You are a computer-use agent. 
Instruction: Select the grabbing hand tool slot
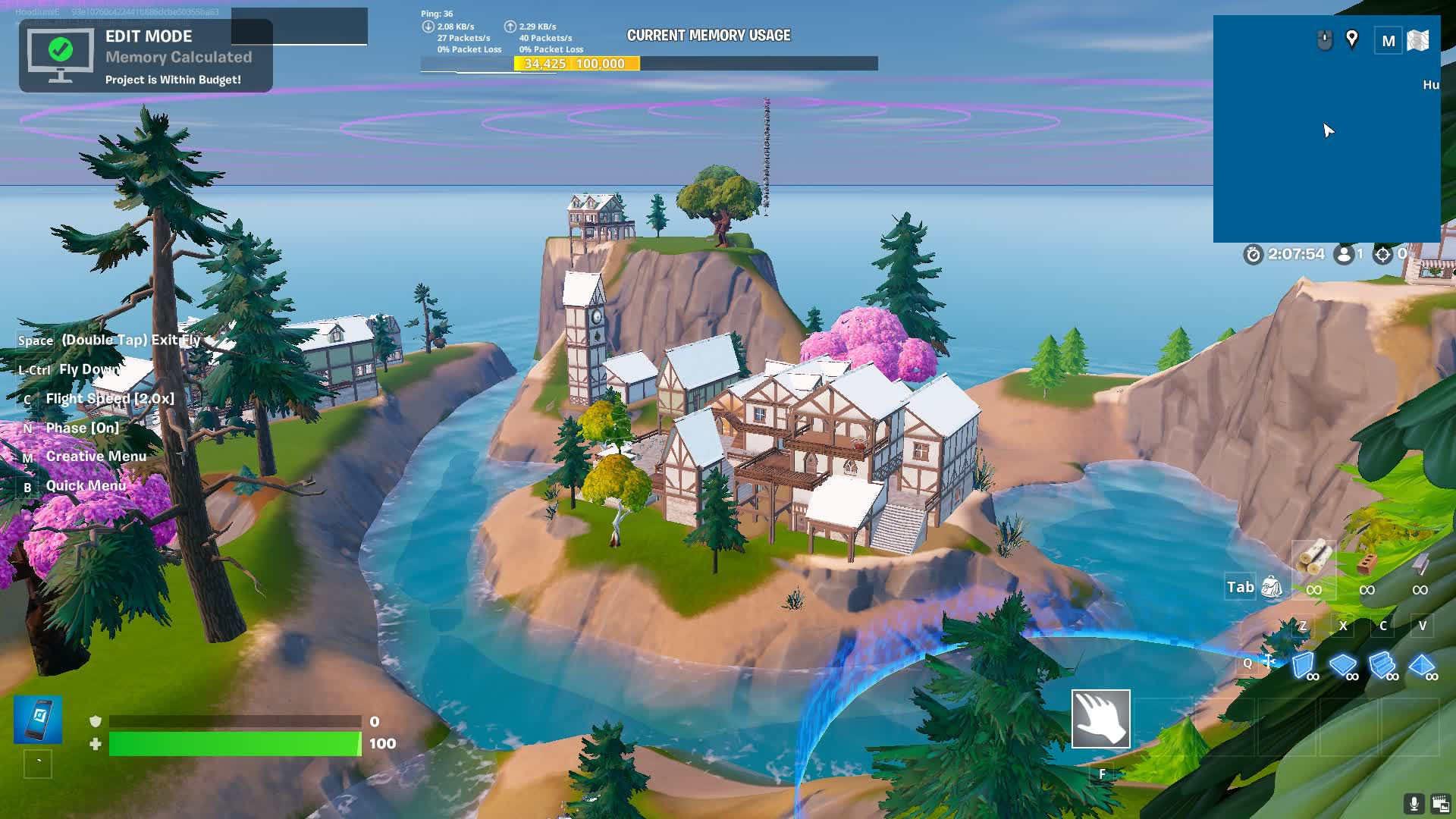1100,718
